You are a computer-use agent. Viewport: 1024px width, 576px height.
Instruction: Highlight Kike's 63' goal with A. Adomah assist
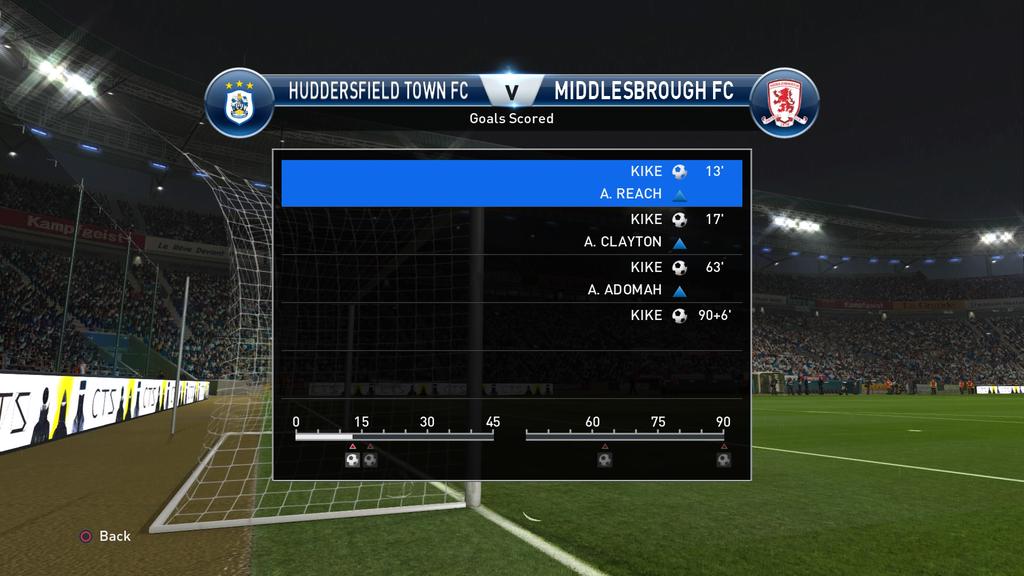tap(512, 278)
